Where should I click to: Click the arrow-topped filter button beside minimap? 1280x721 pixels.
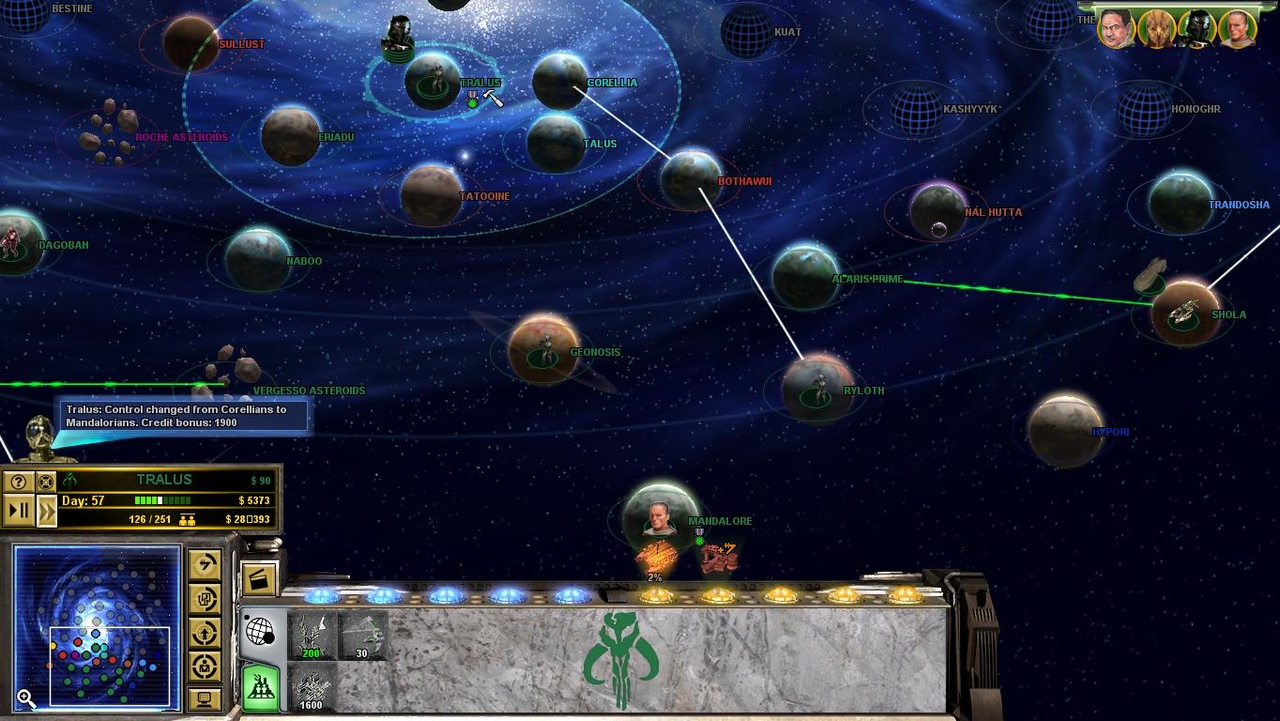205,565
